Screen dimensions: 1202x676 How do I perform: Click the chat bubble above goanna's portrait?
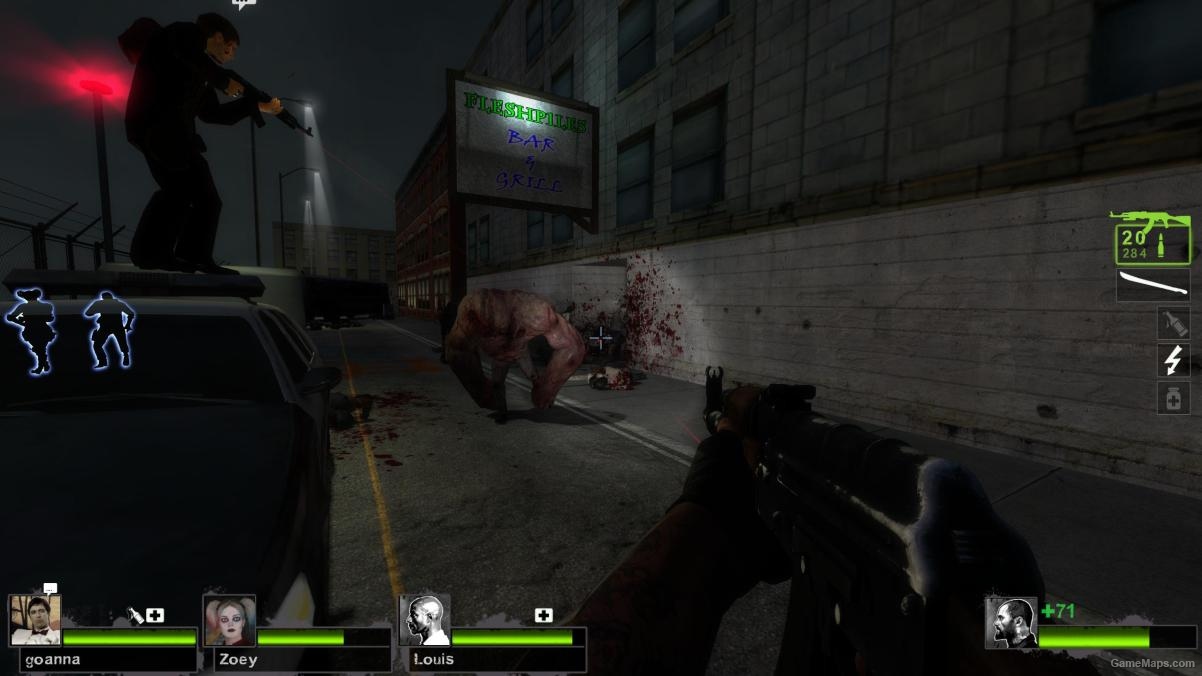pos(50,588)
